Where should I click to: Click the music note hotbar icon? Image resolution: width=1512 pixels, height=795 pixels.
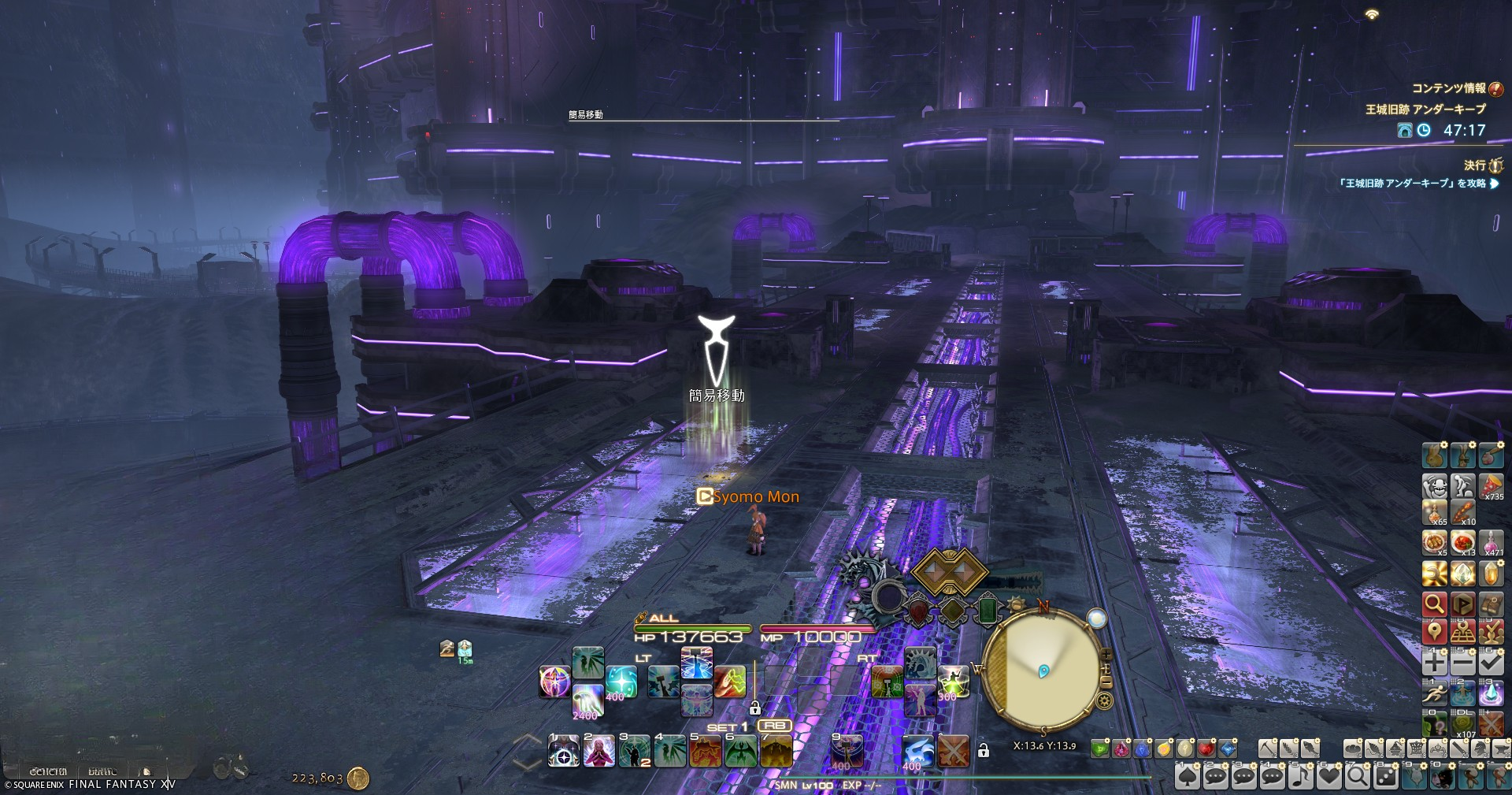1301,778
